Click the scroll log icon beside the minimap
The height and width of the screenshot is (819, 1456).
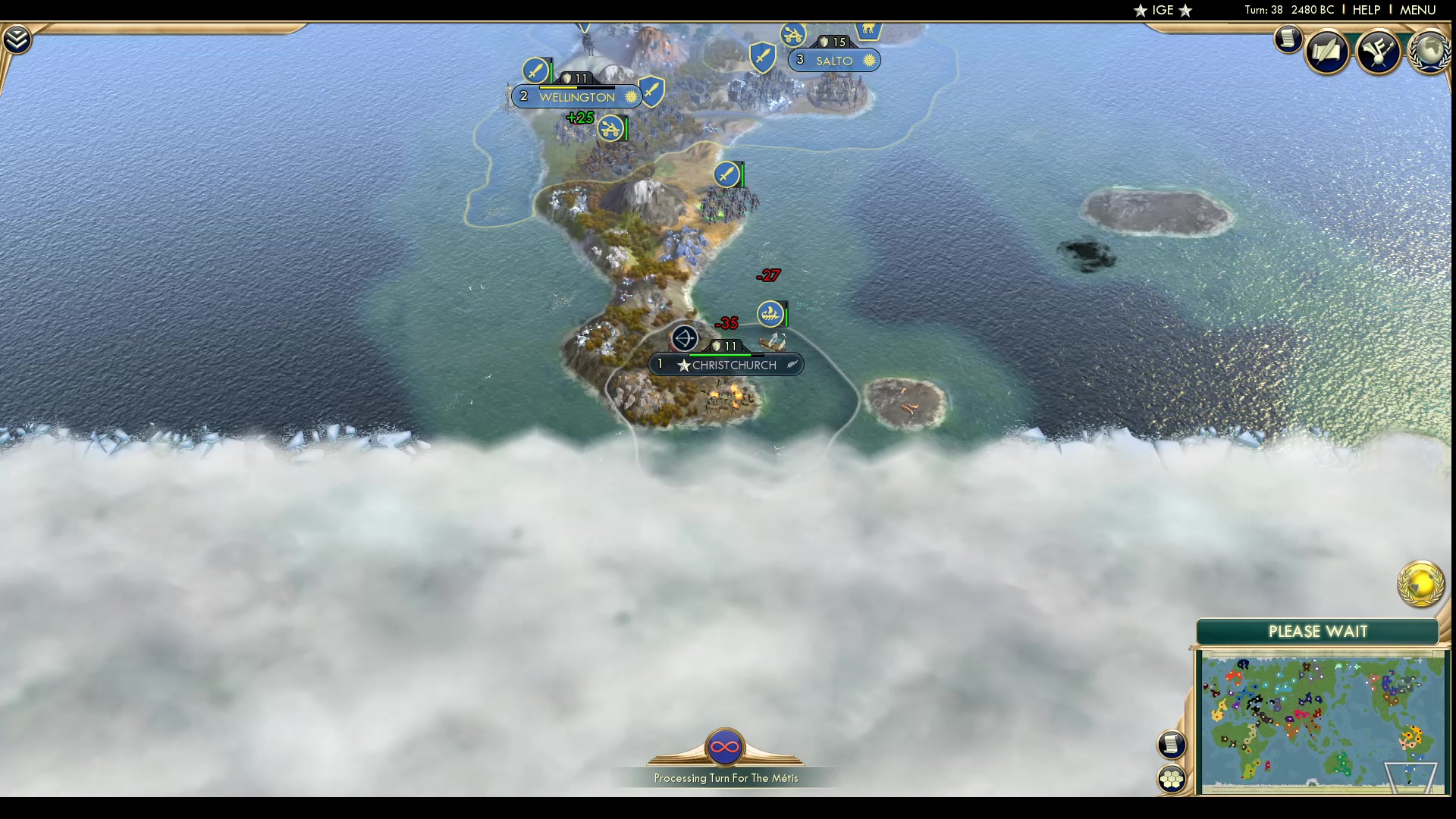[1172, 745]
